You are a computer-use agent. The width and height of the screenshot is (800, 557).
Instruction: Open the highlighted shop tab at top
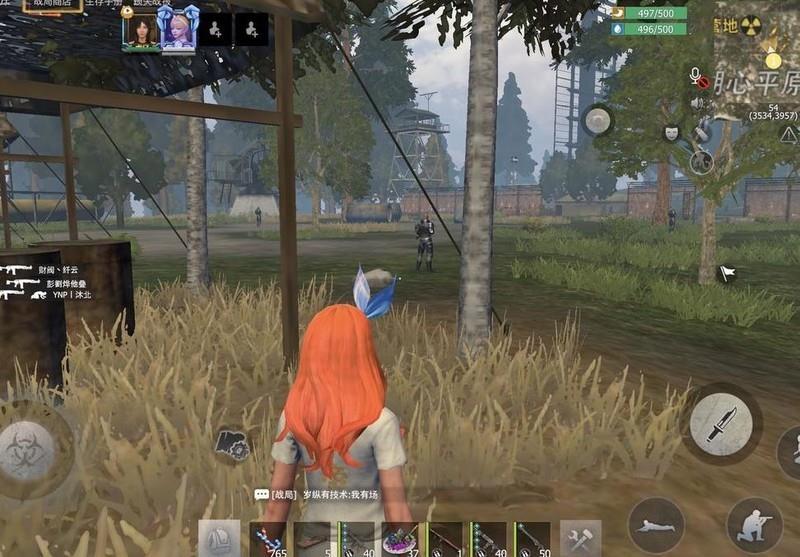[x=52, y=5]
